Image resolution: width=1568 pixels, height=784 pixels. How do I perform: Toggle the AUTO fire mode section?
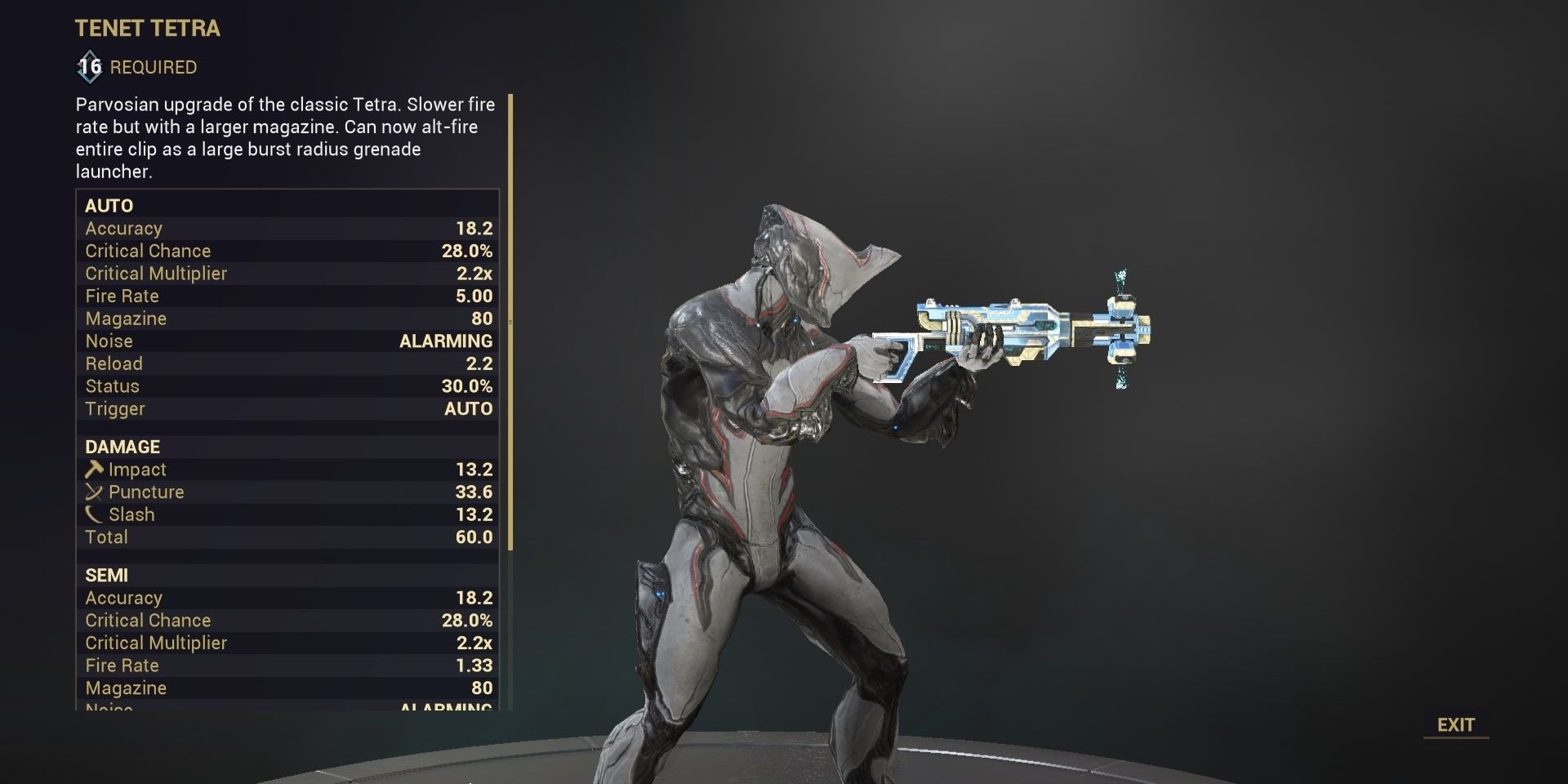pos(109,206)
